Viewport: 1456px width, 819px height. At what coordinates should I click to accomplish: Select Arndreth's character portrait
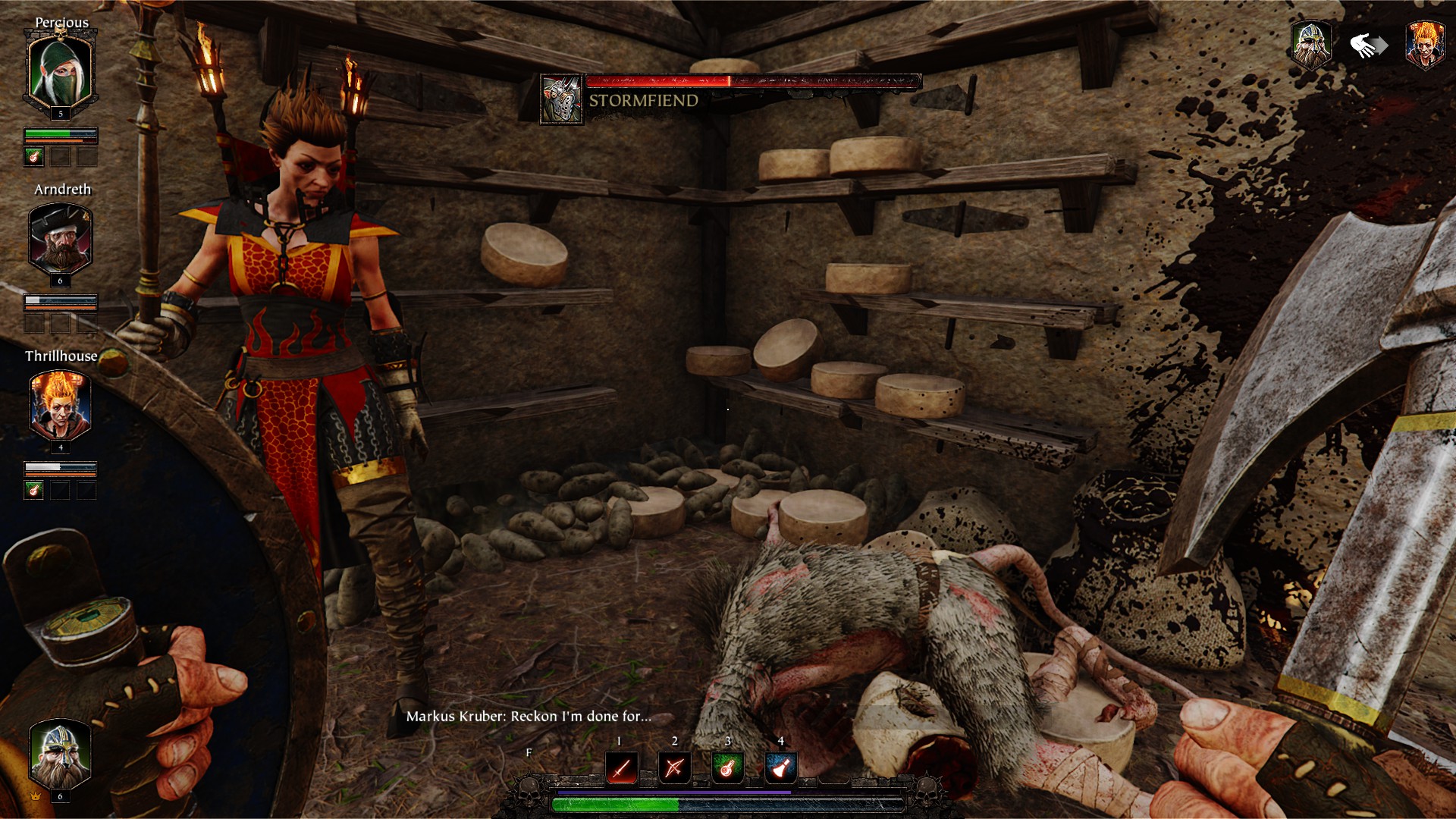coord(59,239)
